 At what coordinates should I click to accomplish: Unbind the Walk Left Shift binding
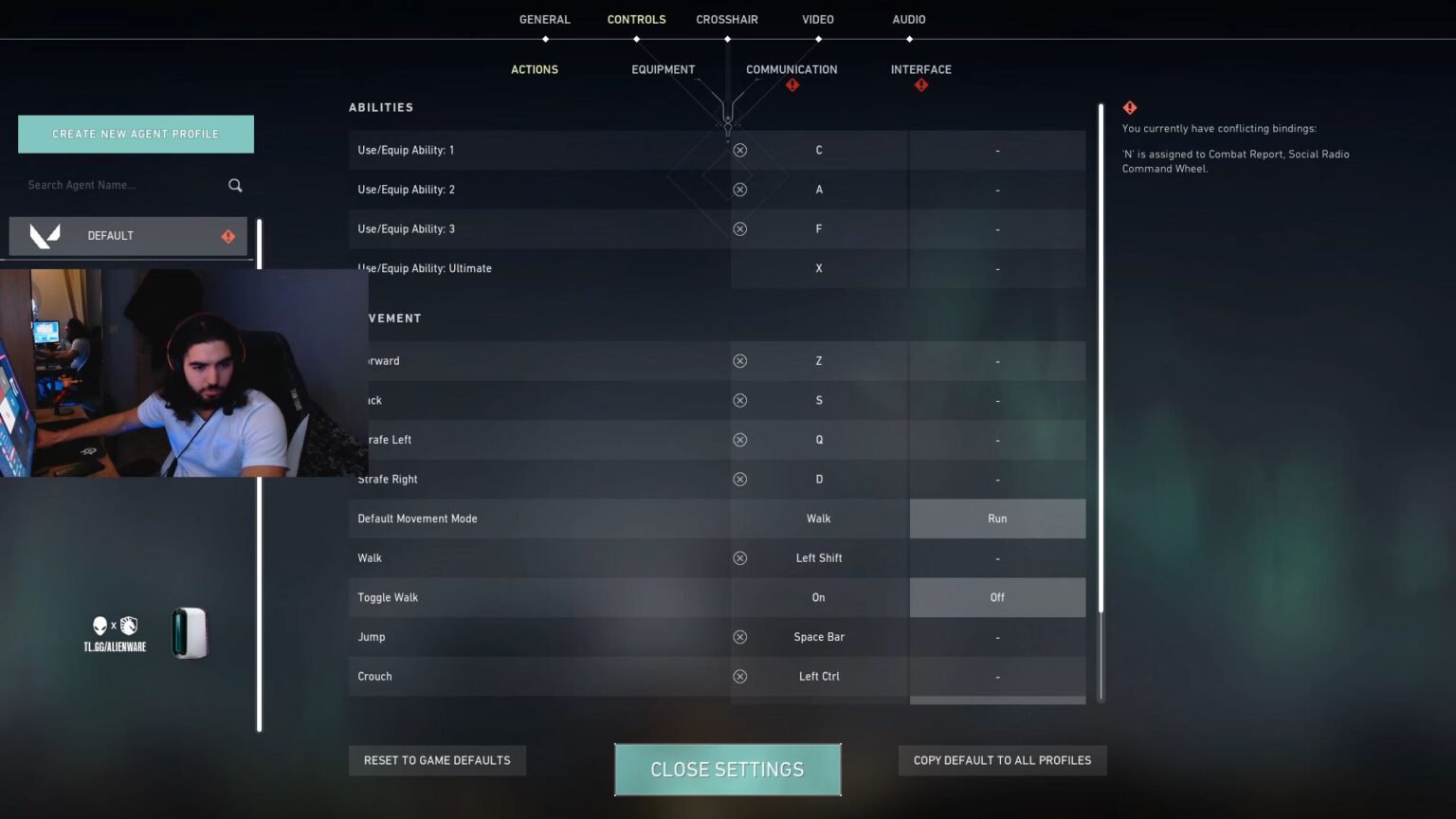[x=740, y=557]
